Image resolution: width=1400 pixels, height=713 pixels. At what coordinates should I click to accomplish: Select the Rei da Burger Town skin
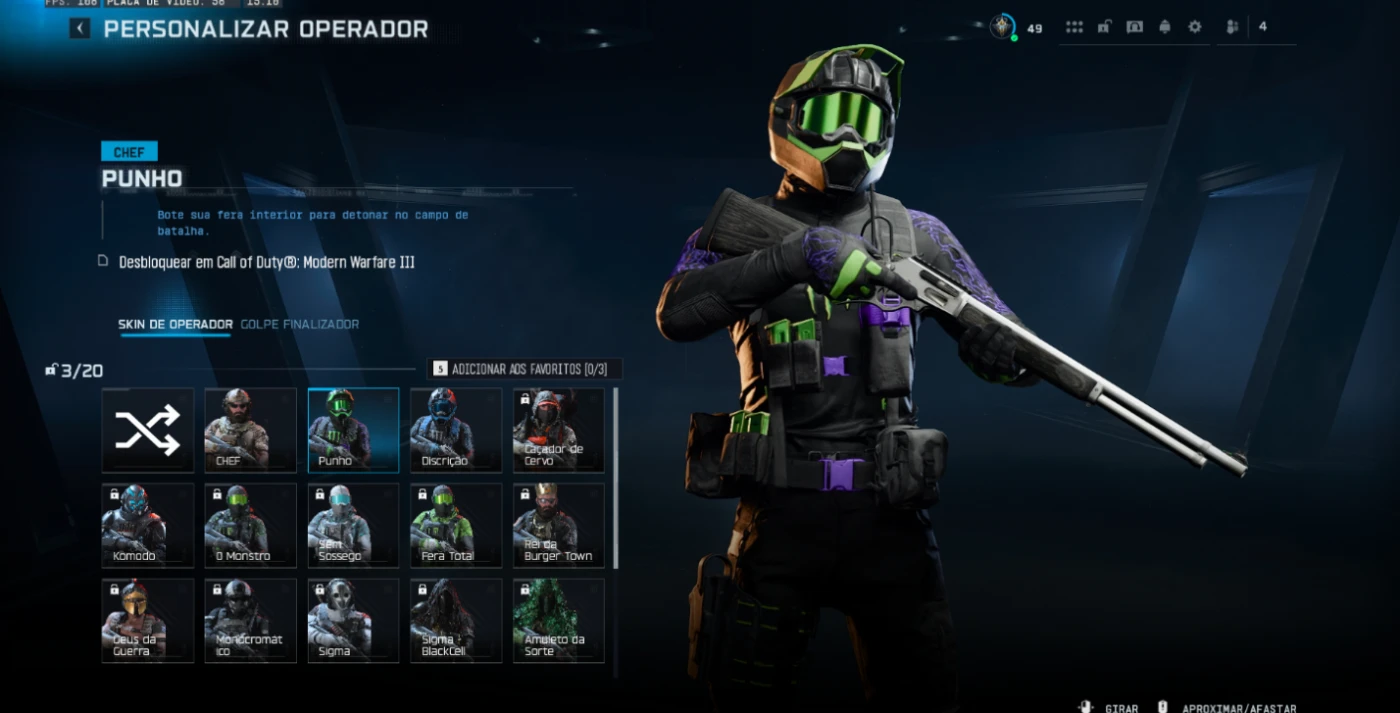click(x=559, y=525)
